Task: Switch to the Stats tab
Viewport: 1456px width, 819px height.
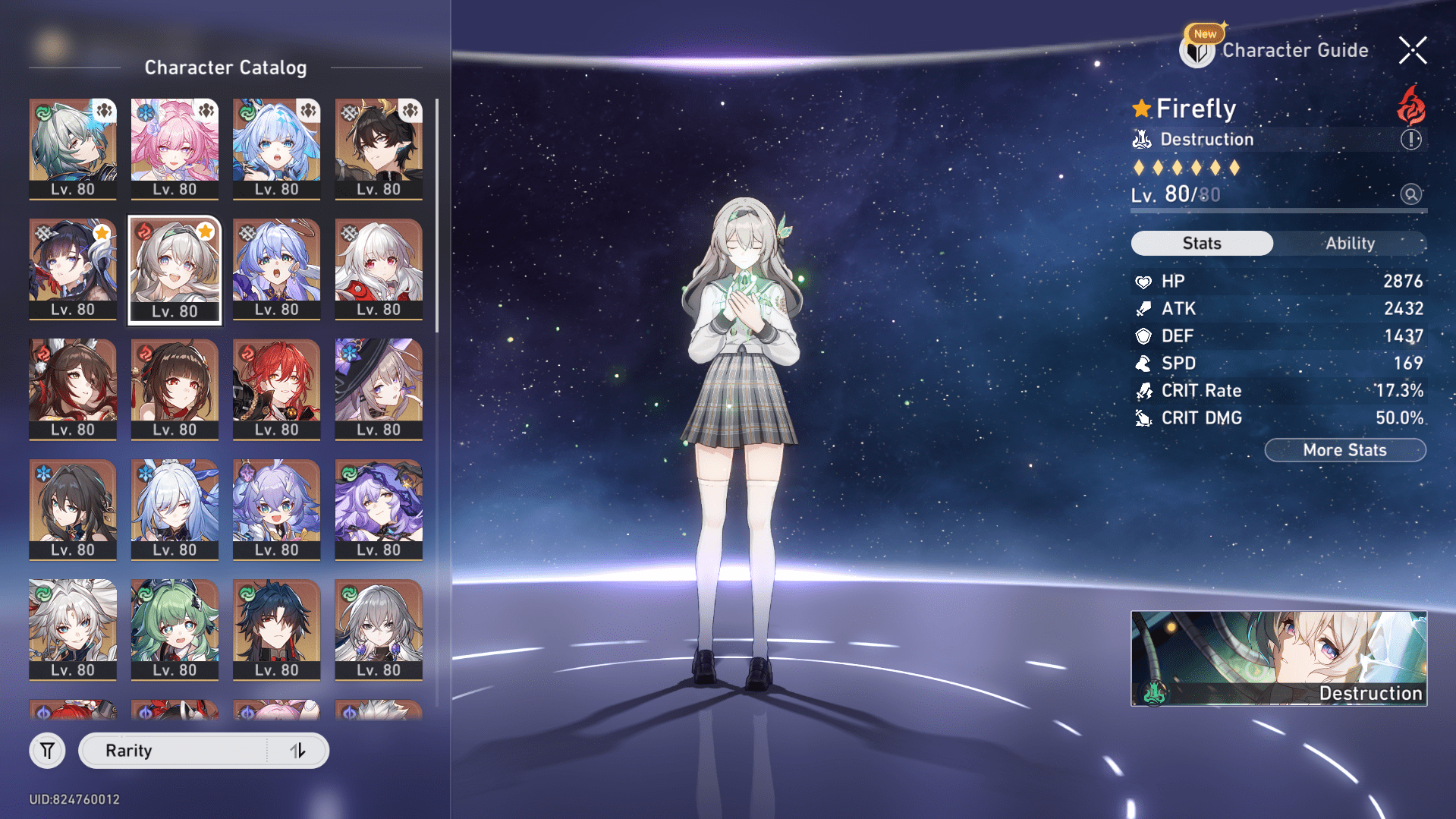Action: [1202, 243]
